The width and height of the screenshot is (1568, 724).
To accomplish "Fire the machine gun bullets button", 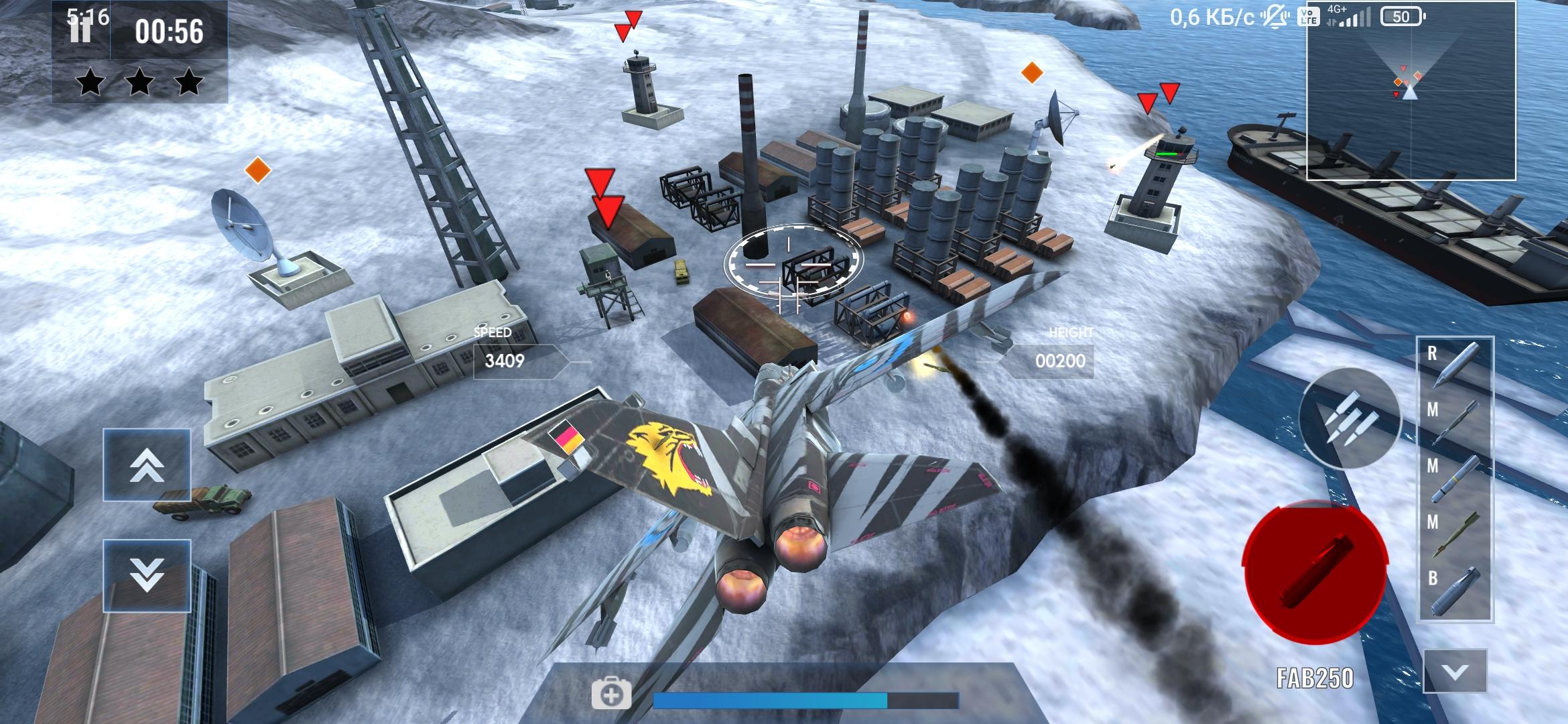I will tap(1350, 418).
